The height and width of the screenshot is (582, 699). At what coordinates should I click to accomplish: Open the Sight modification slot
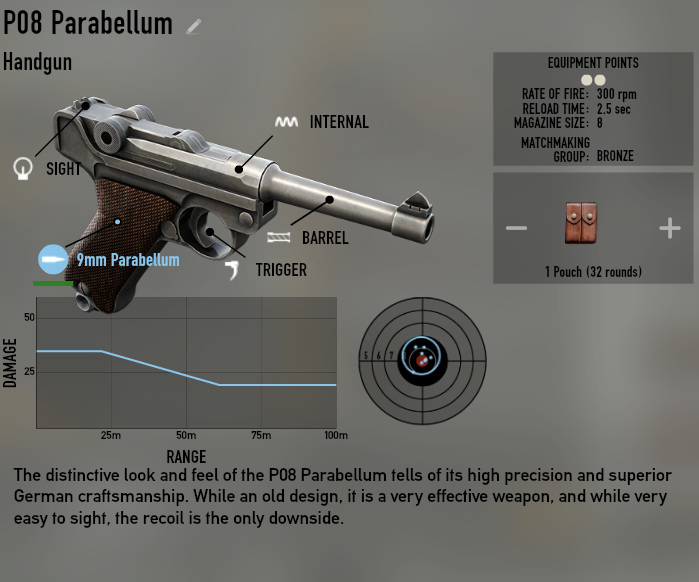click(23, 168)
